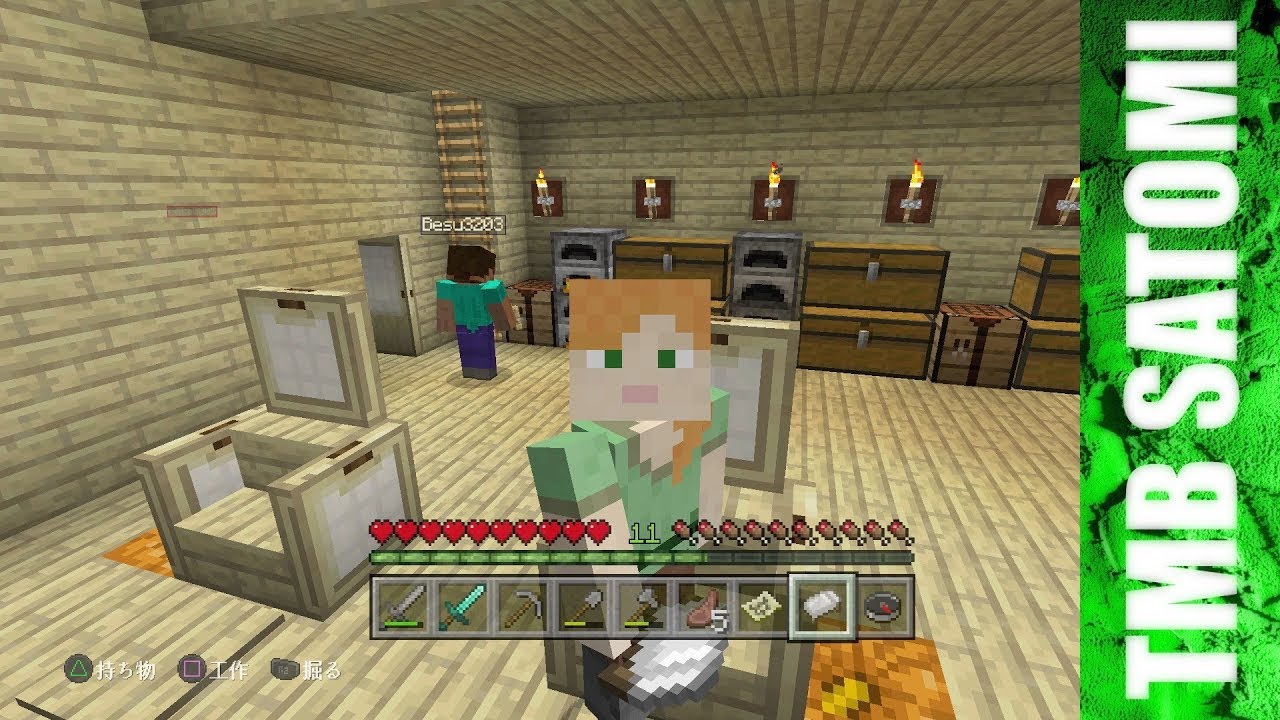Select the diamond sword hotbar slot
This screenshot has height=720, width=1280.
point(463,605)
